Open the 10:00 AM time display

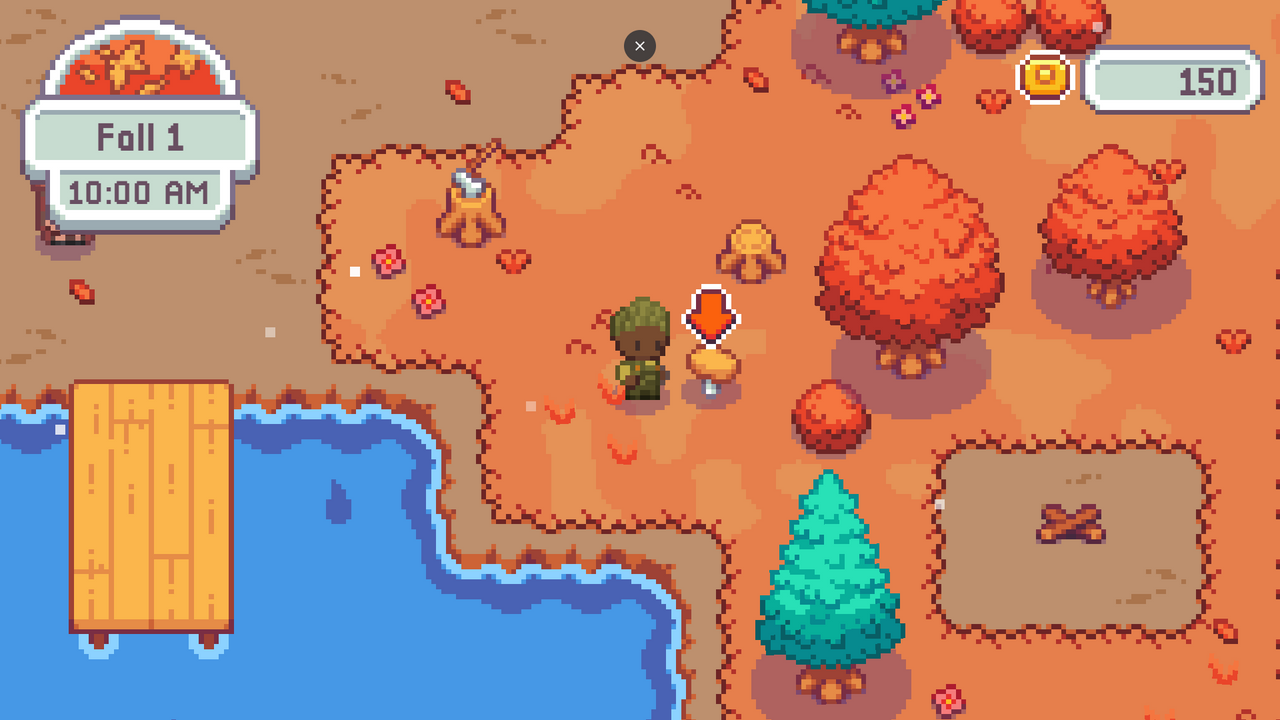pos(140,191)
